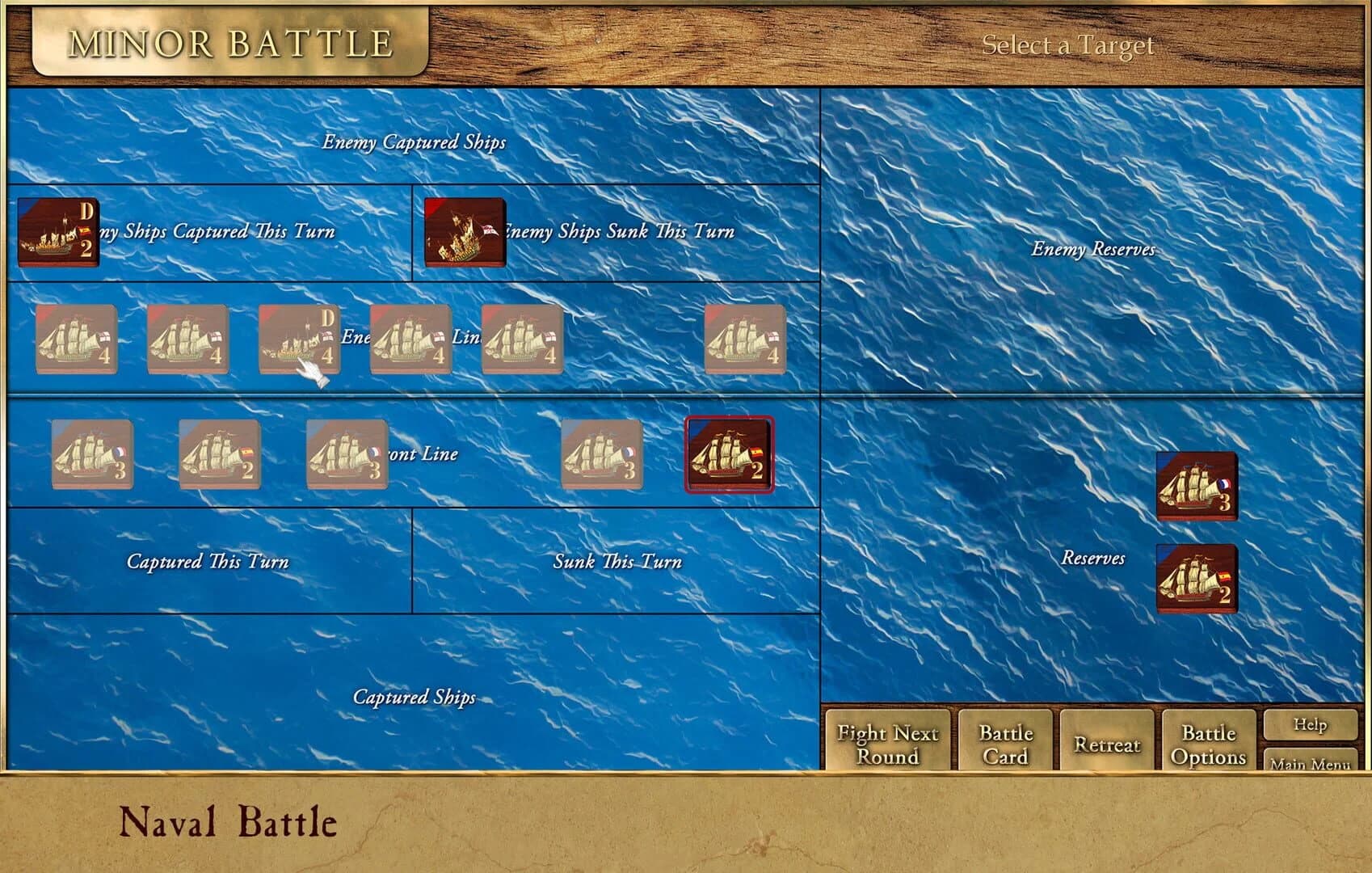This screenshot has width=1372, height=873.
Task: Target the second British ship in the enemy line
Action: pos(186,339)
